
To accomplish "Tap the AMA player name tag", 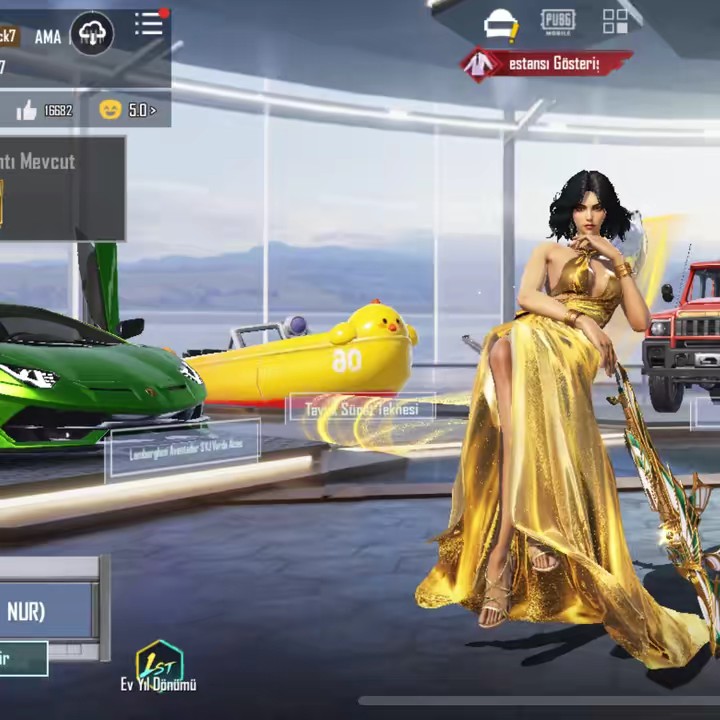I will 47,37.
